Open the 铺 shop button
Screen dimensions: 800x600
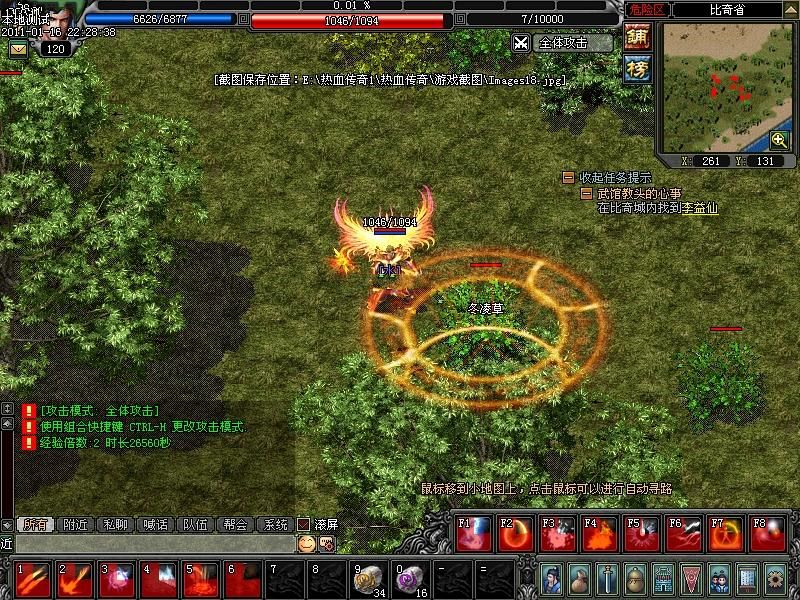click(637, 37)
